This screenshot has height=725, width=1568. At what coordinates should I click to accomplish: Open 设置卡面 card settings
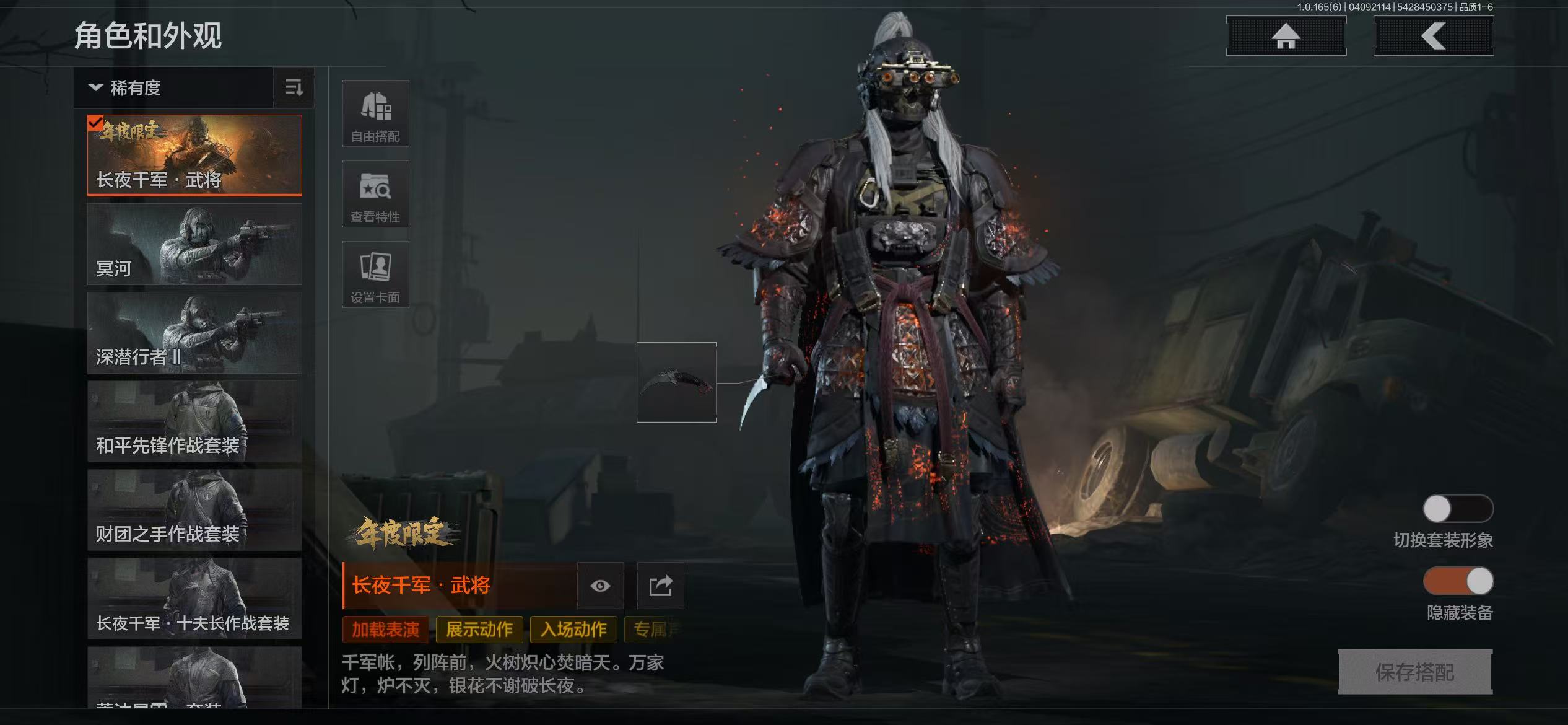375,275
